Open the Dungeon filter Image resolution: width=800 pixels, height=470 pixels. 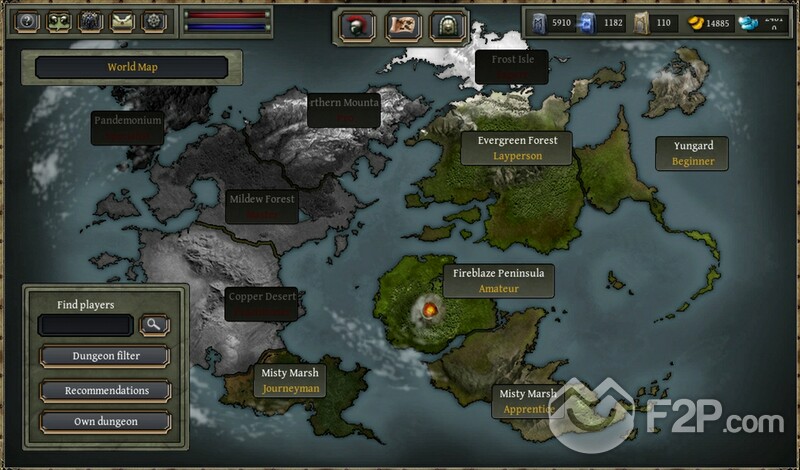(105, 356)
